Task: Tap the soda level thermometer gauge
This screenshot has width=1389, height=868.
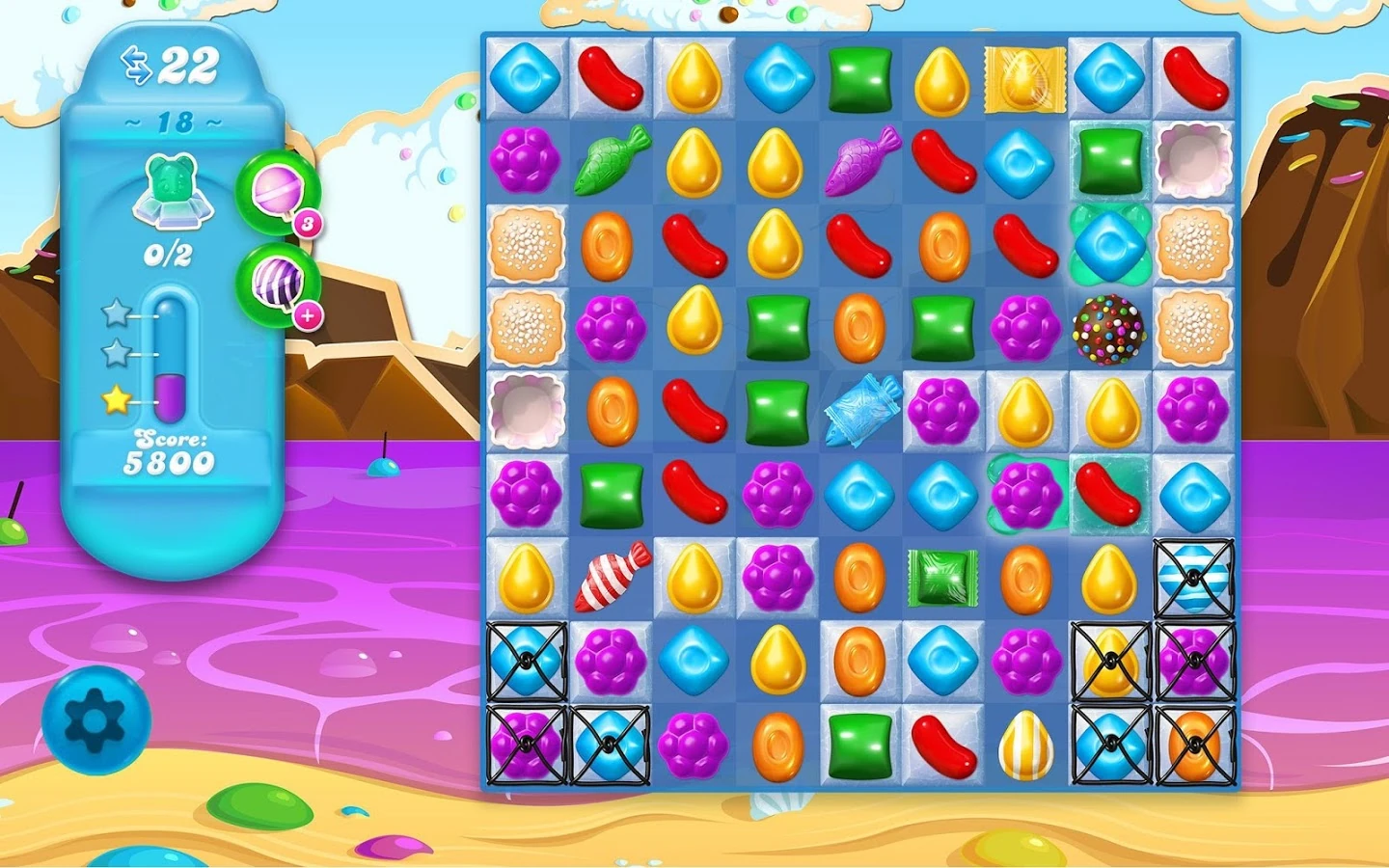Action: (x=169, y=357)
